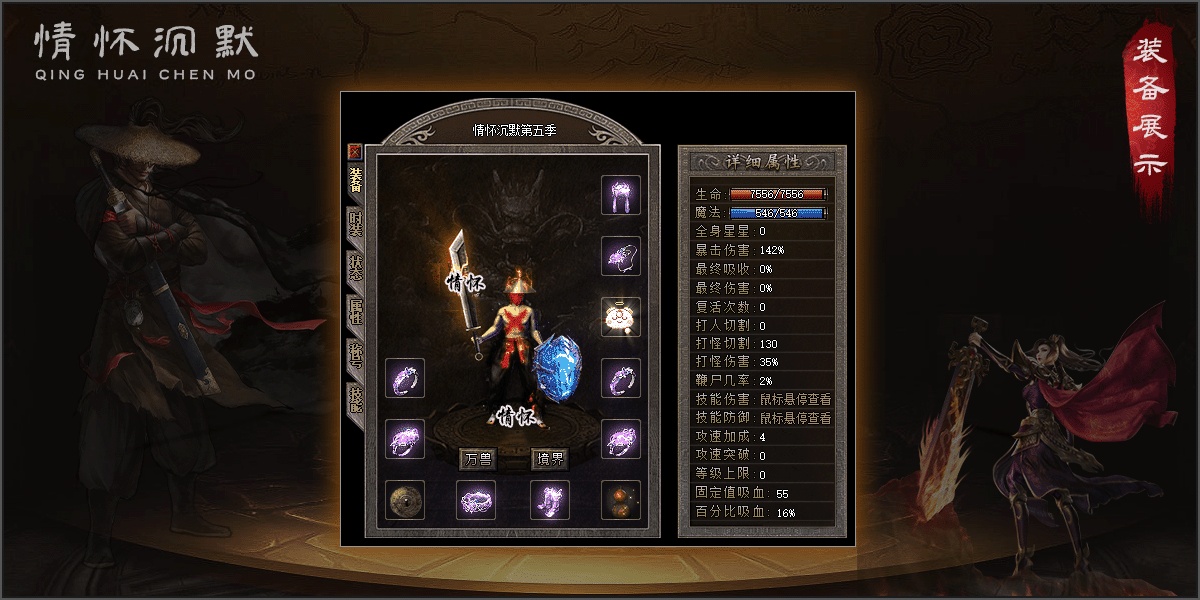Choose the bronze disc item slot
Image resolution: width=1200 pixels, height=600 pixels.
click(405, 500)
